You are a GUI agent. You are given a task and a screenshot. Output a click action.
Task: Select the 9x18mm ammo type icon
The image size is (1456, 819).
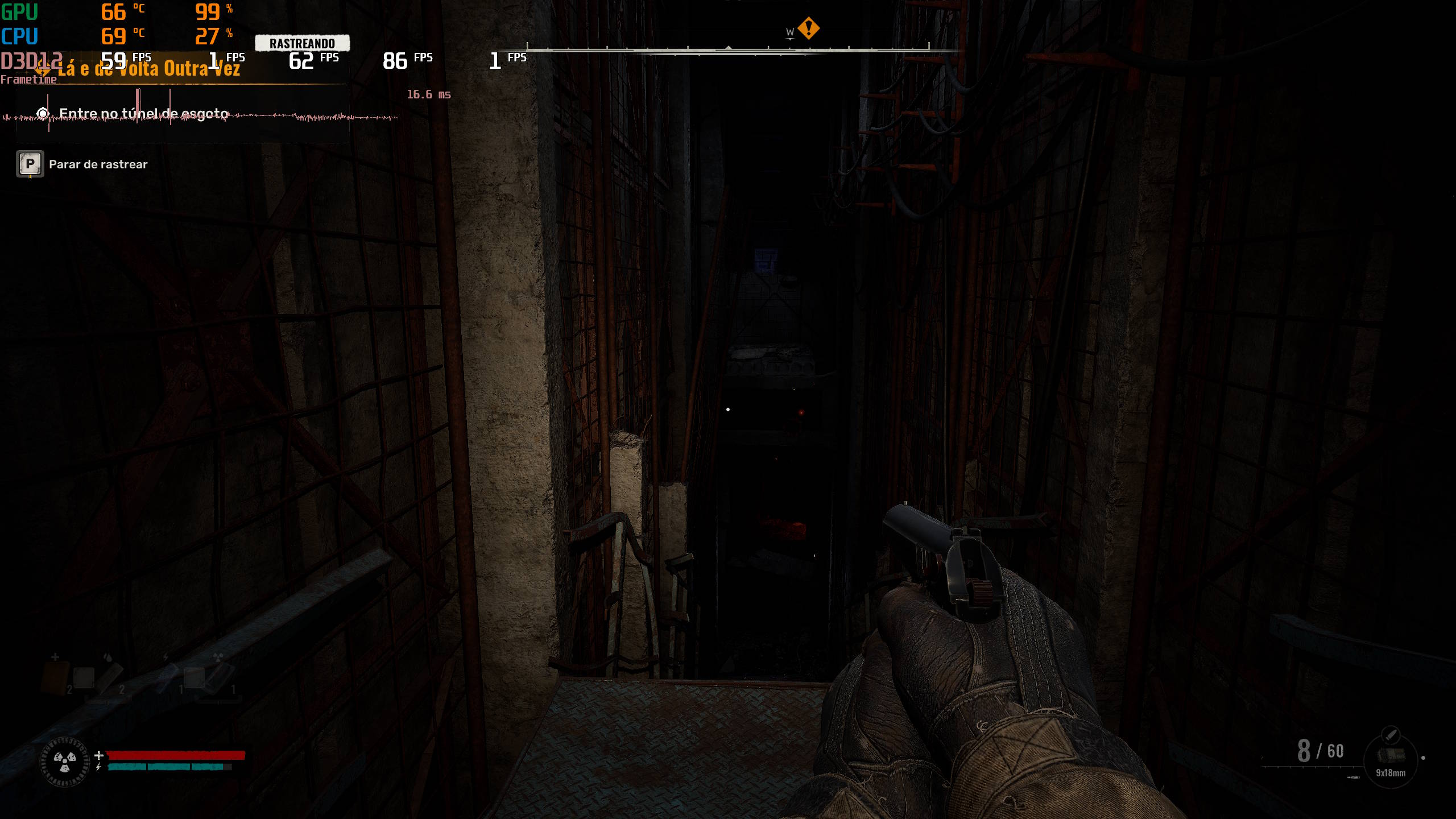[x=1390, y=756]
